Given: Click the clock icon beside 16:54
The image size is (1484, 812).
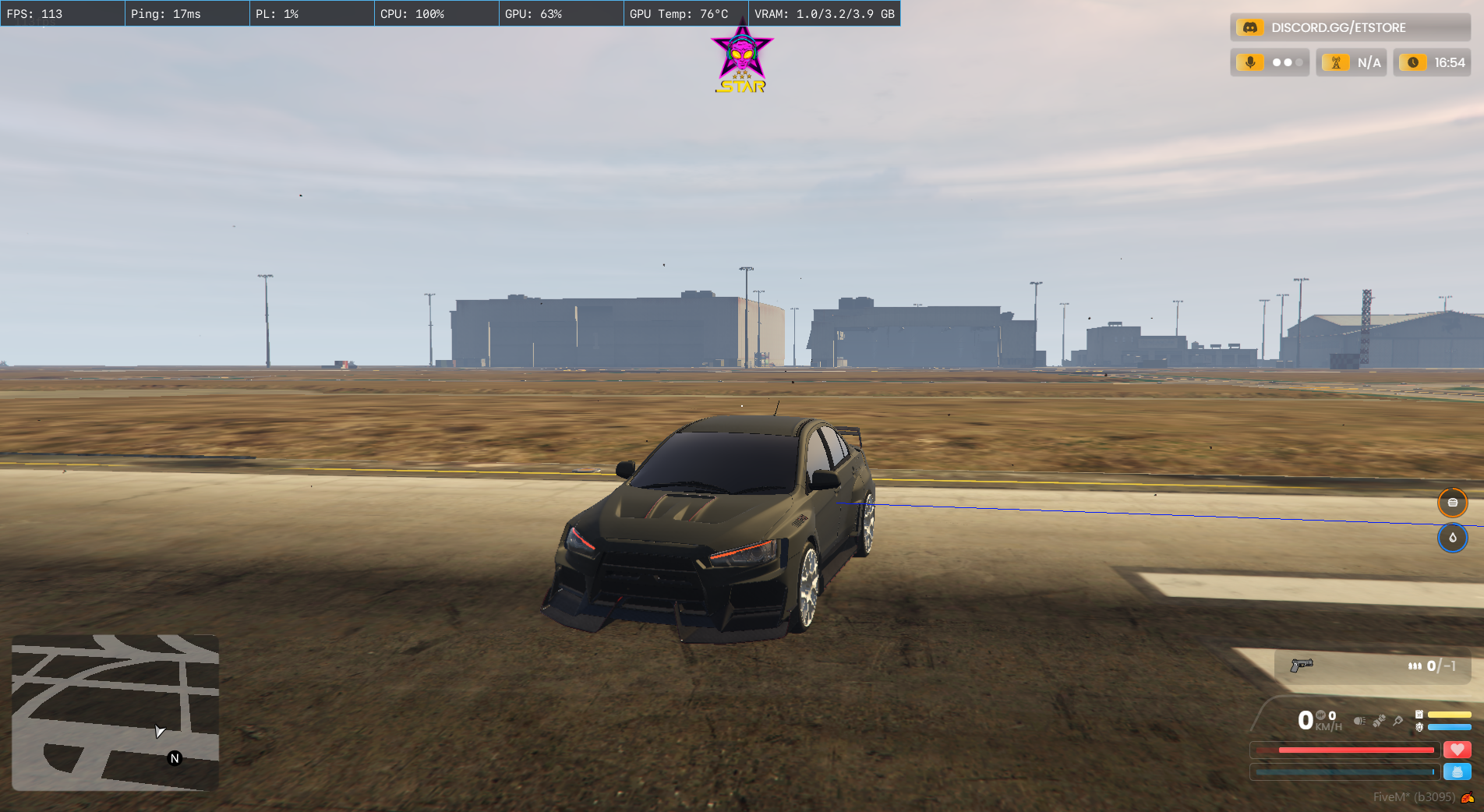Looking at the screenshot, I should tap(1412, 62).
